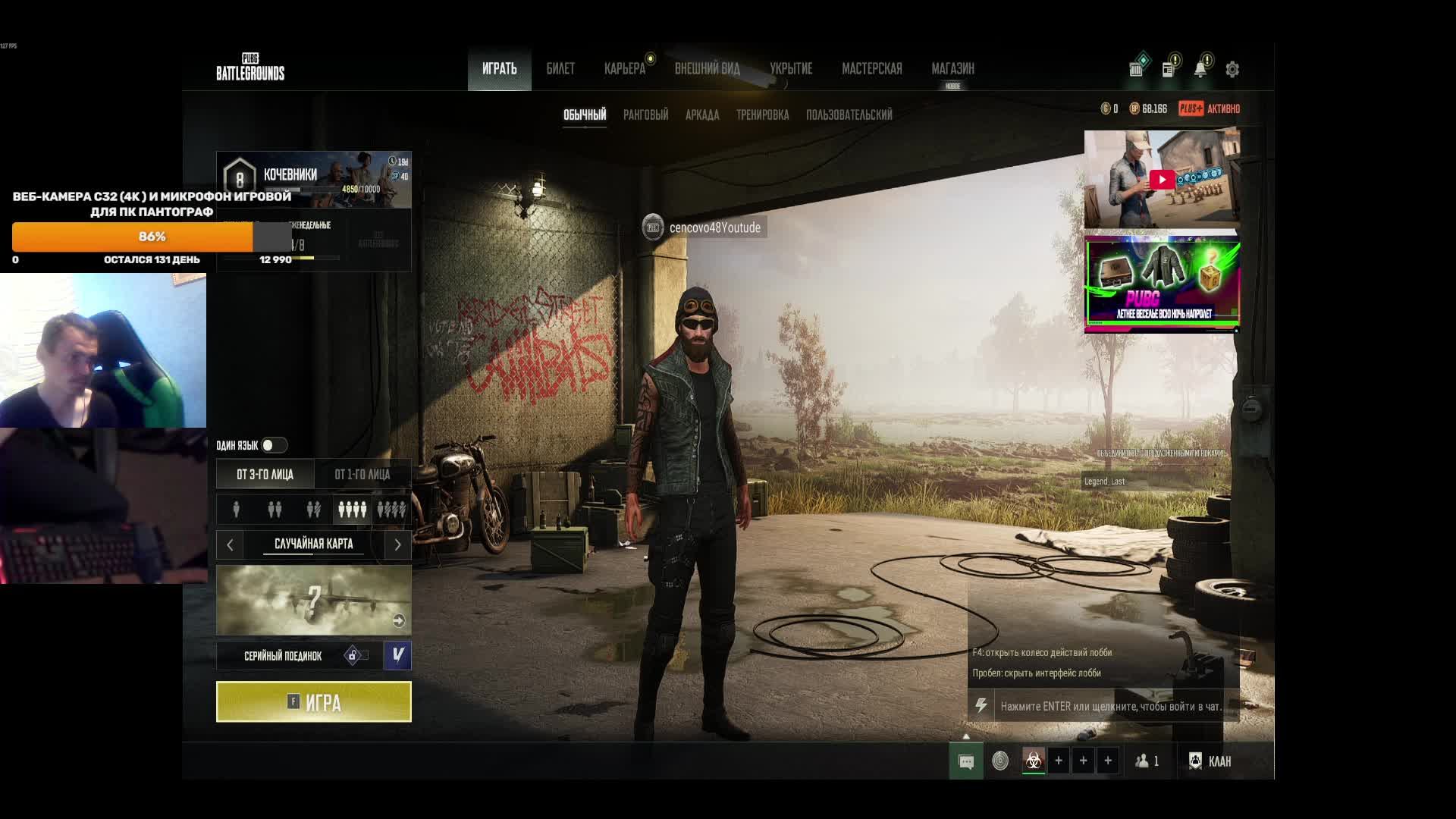Screen dimensions: 1456x819
Task: Toggle the ОДИН ЯЗЫК switch
Action: pyautogui.click(x=273, y=445)
